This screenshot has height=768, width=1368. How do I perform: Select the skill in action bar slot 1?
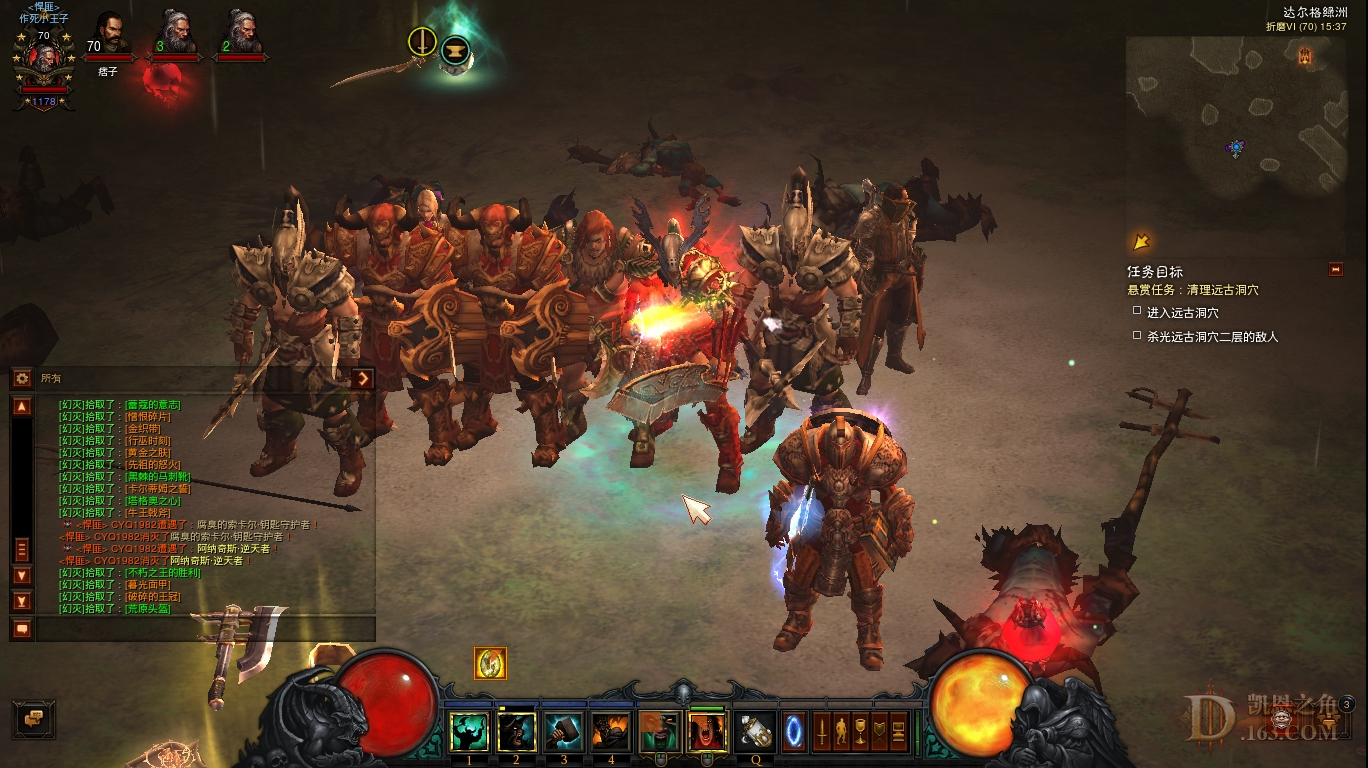click(x=470, y=732)
